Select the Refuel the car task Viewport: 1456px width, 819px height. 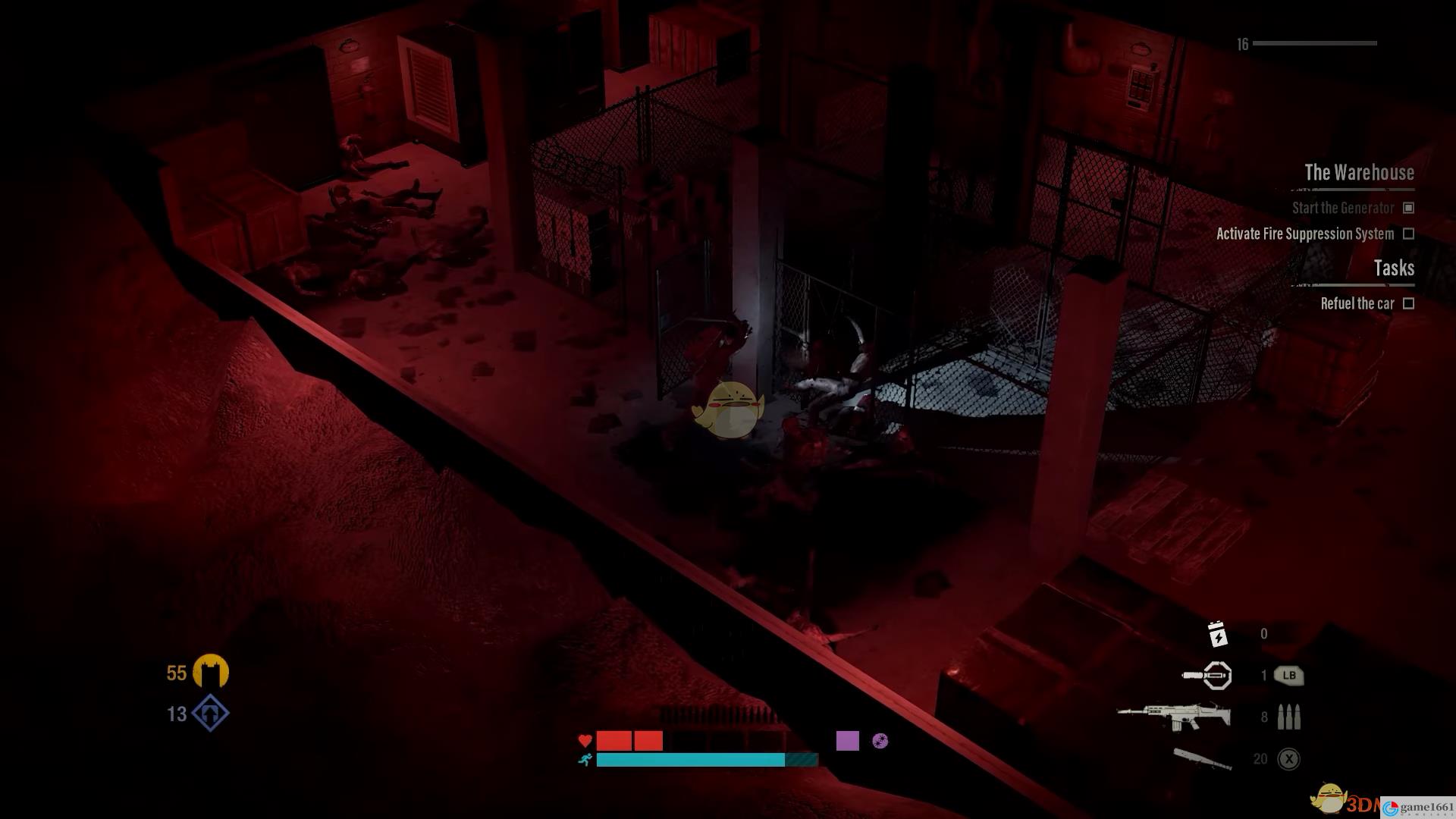click(x=1357, y=303)
